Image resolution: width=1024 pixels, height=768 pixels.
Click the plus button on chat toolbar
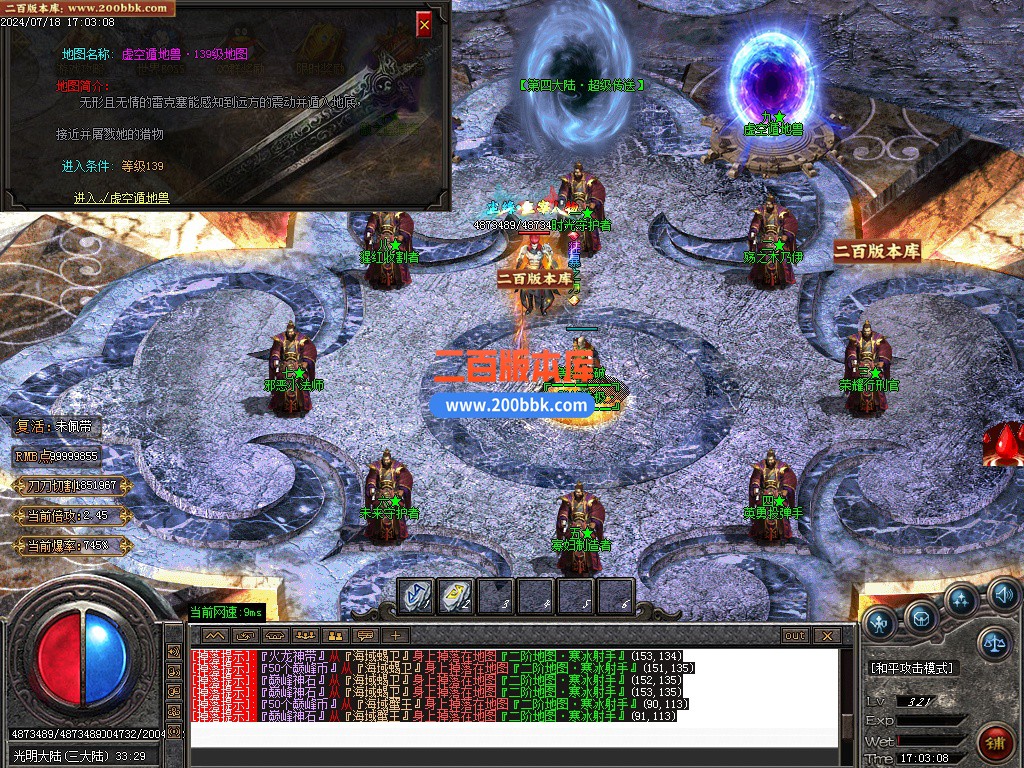pos(396,635)
